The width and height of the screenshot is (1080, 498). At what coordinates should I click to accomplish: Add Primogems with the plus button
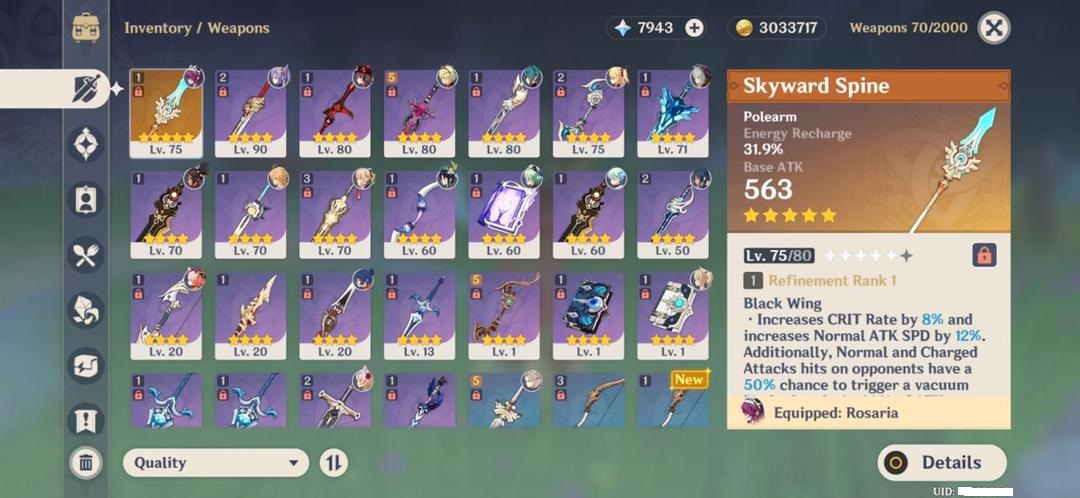click(694, 28)
